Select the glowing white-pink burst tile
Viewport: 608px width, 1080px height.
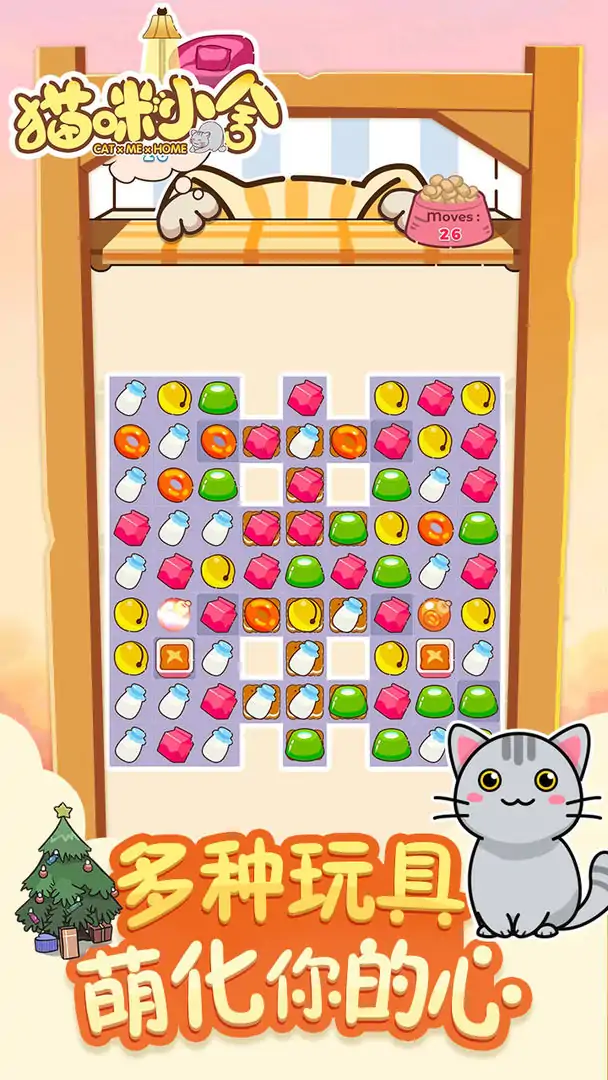[172, 613]
